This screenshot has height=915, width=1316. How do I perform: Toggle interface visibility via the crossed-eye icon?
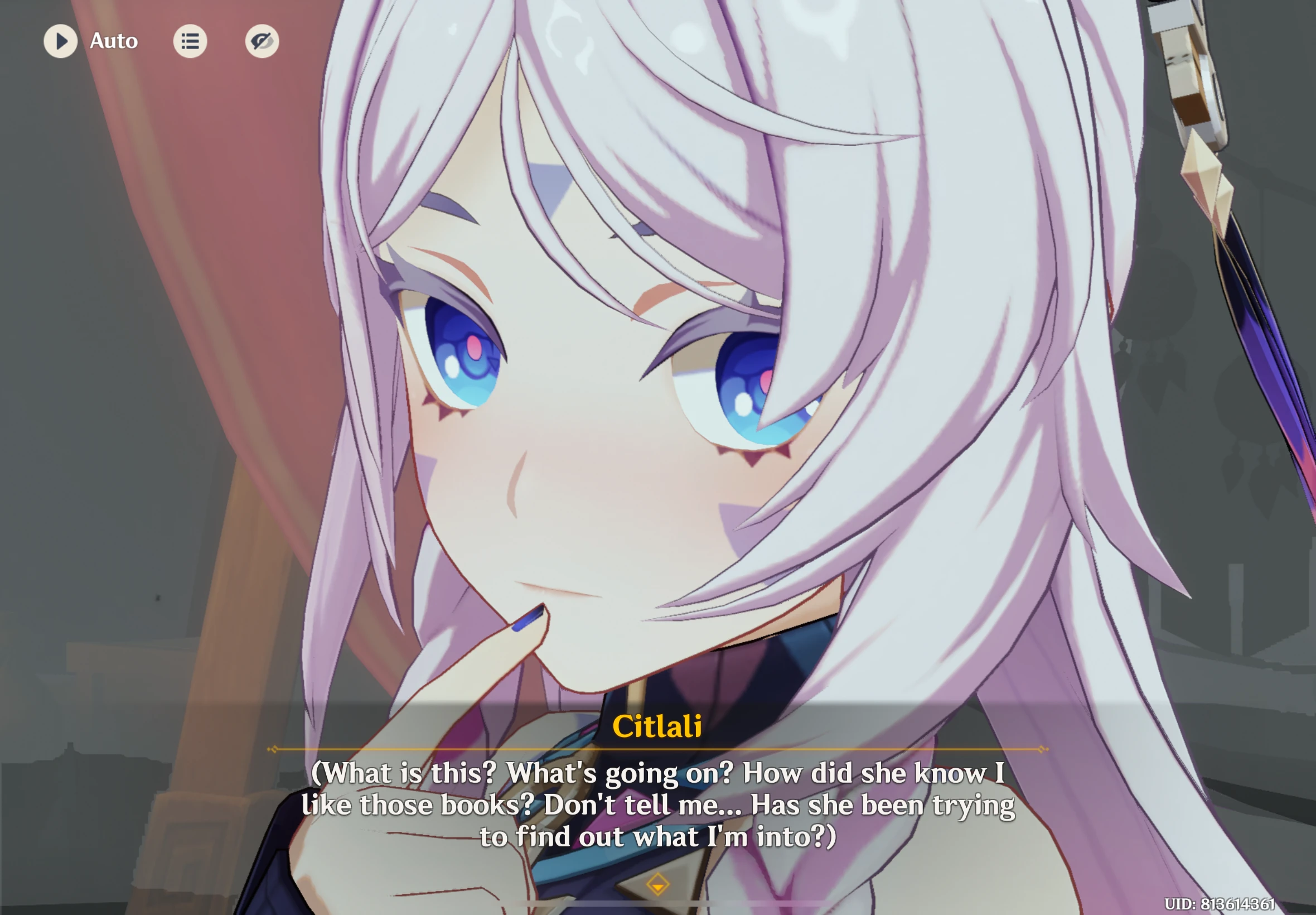click(x=263, y=41)
